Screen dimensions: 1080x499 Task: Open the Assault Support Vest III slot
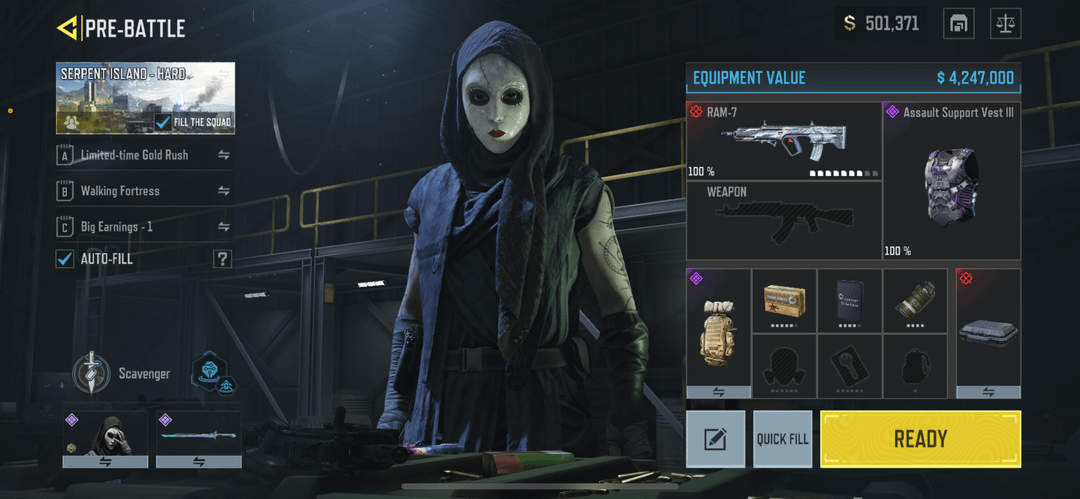pos(951,181)
